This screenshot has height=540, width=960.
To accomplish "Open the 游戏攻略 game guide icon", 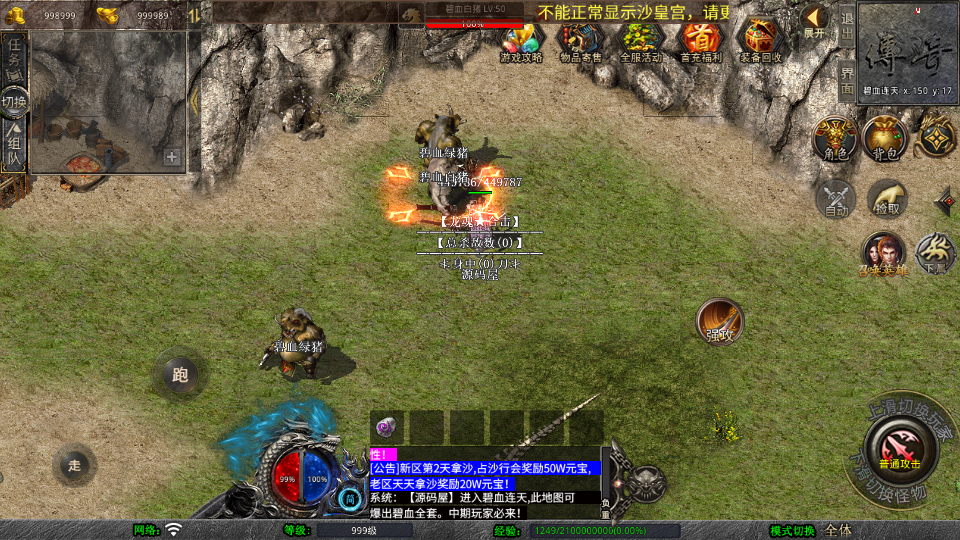I will click(x=521, y=41).
